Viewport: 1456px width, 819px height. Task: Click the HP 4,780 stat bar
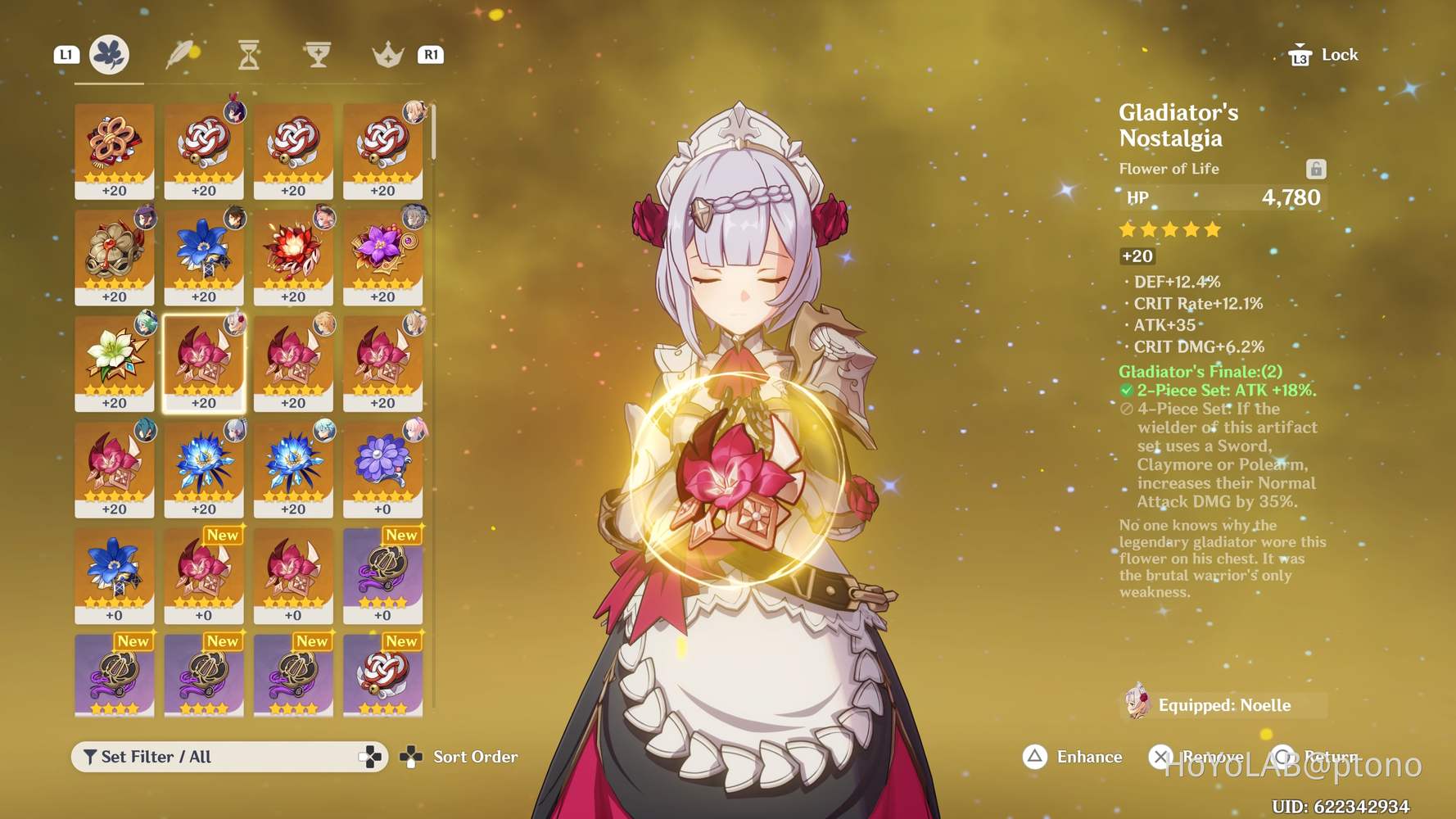click(x=1227, y=197)
